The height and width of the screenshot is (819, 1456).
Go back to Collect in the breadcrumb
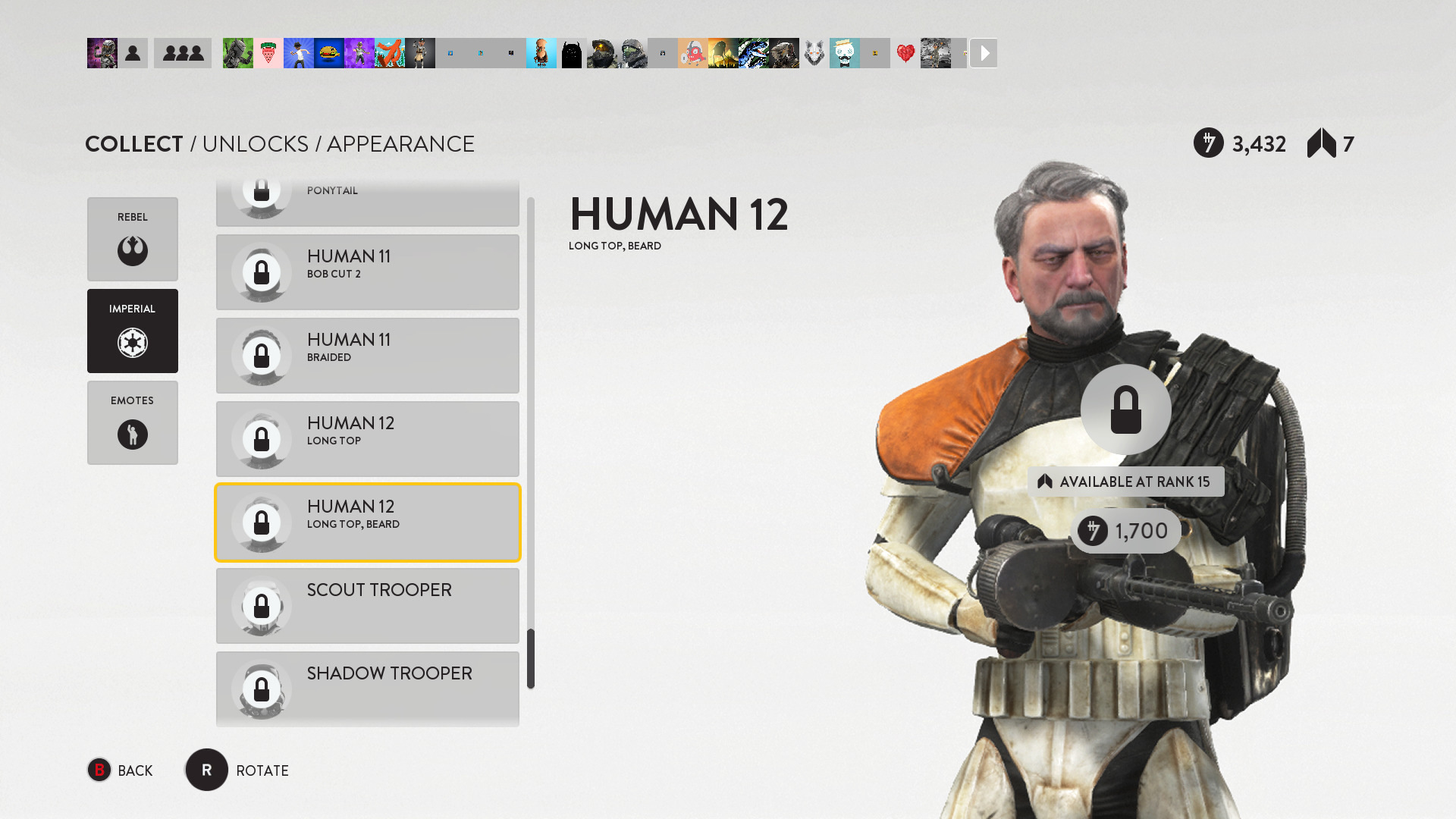[134, 144]
